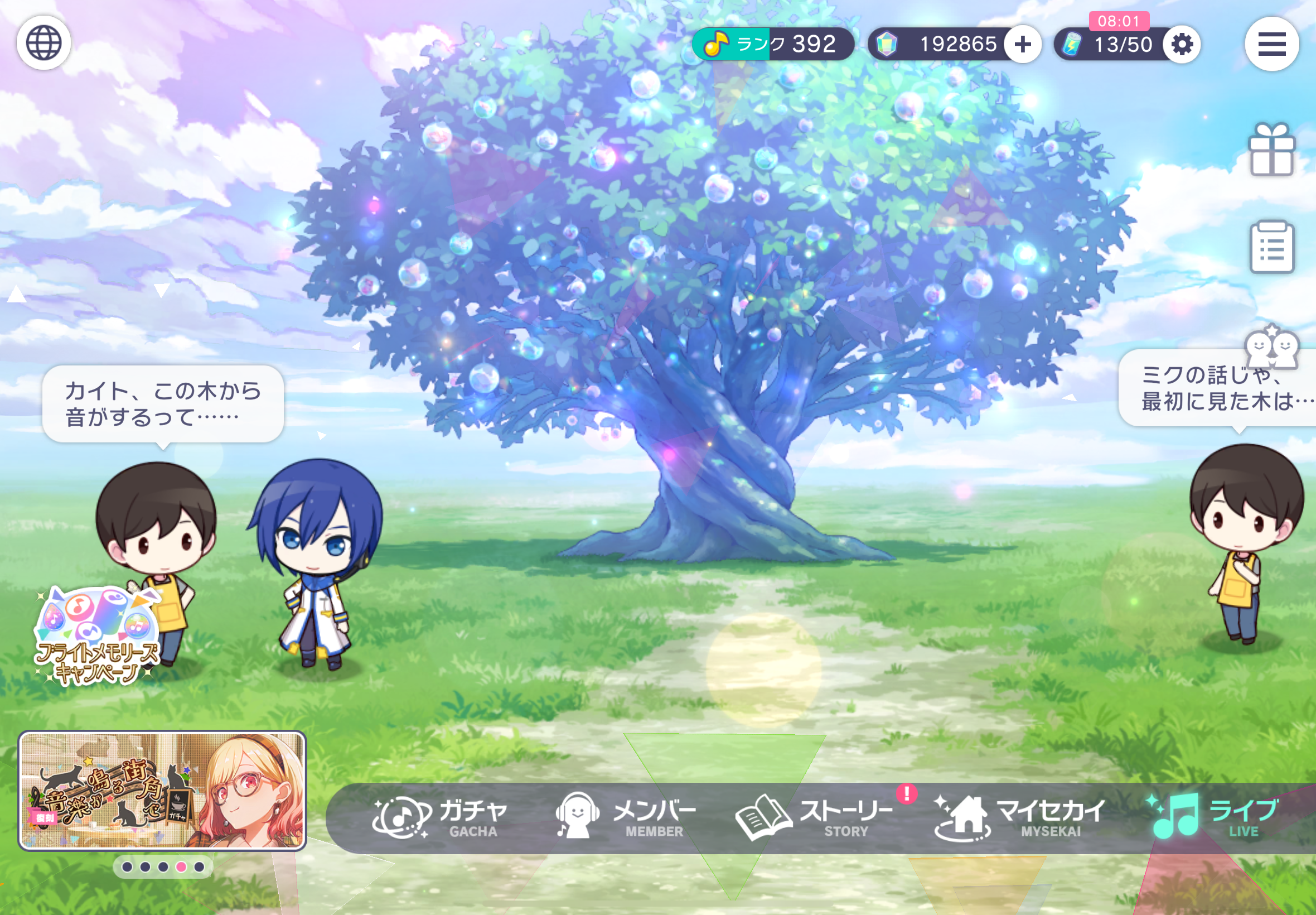Screen dimensions: 1316x915
Task: Open the live bonus gear button
Action: click(x=1182, y=44)
